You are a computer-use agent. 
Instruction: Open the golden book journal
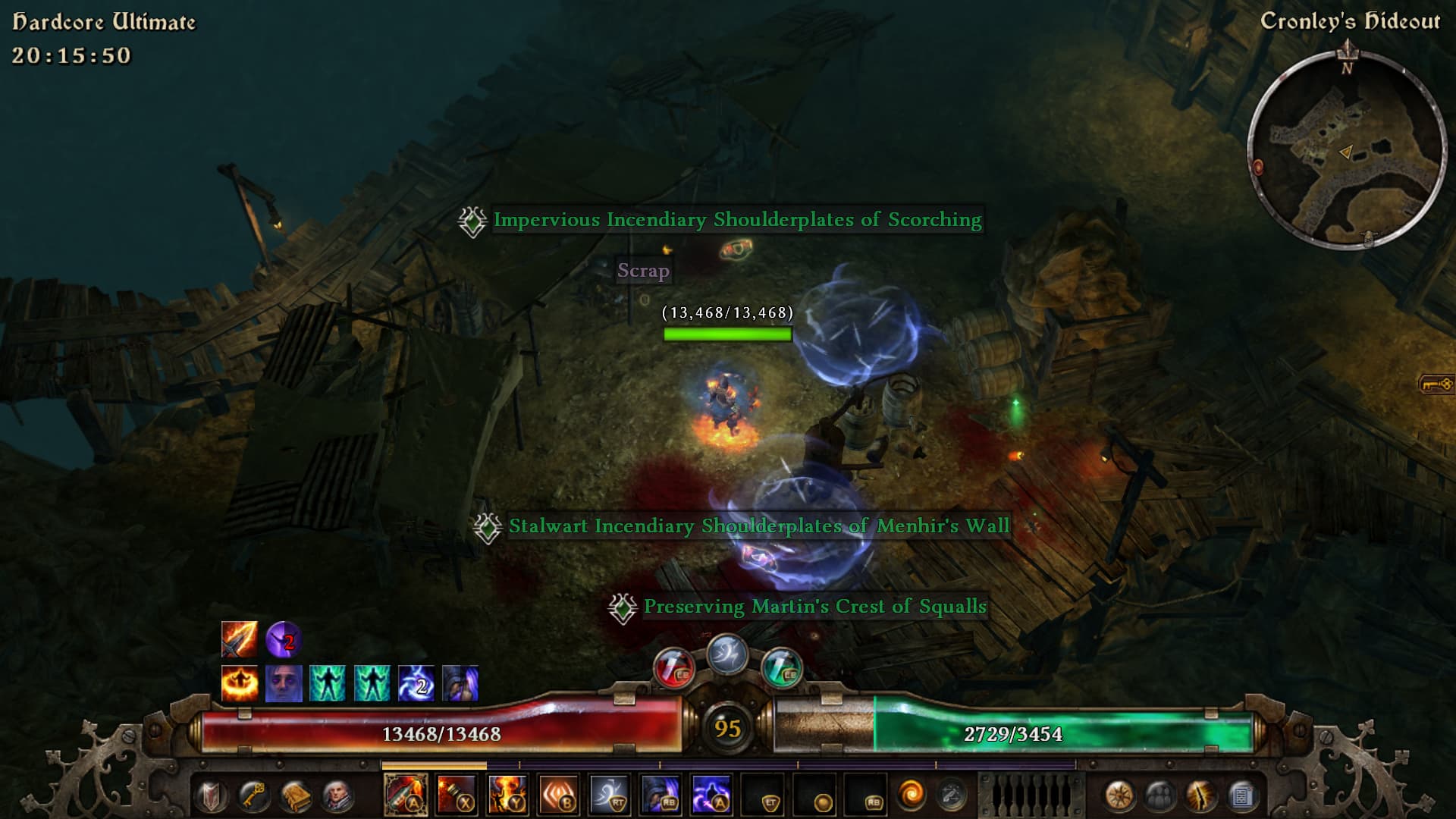coord(296,796)
